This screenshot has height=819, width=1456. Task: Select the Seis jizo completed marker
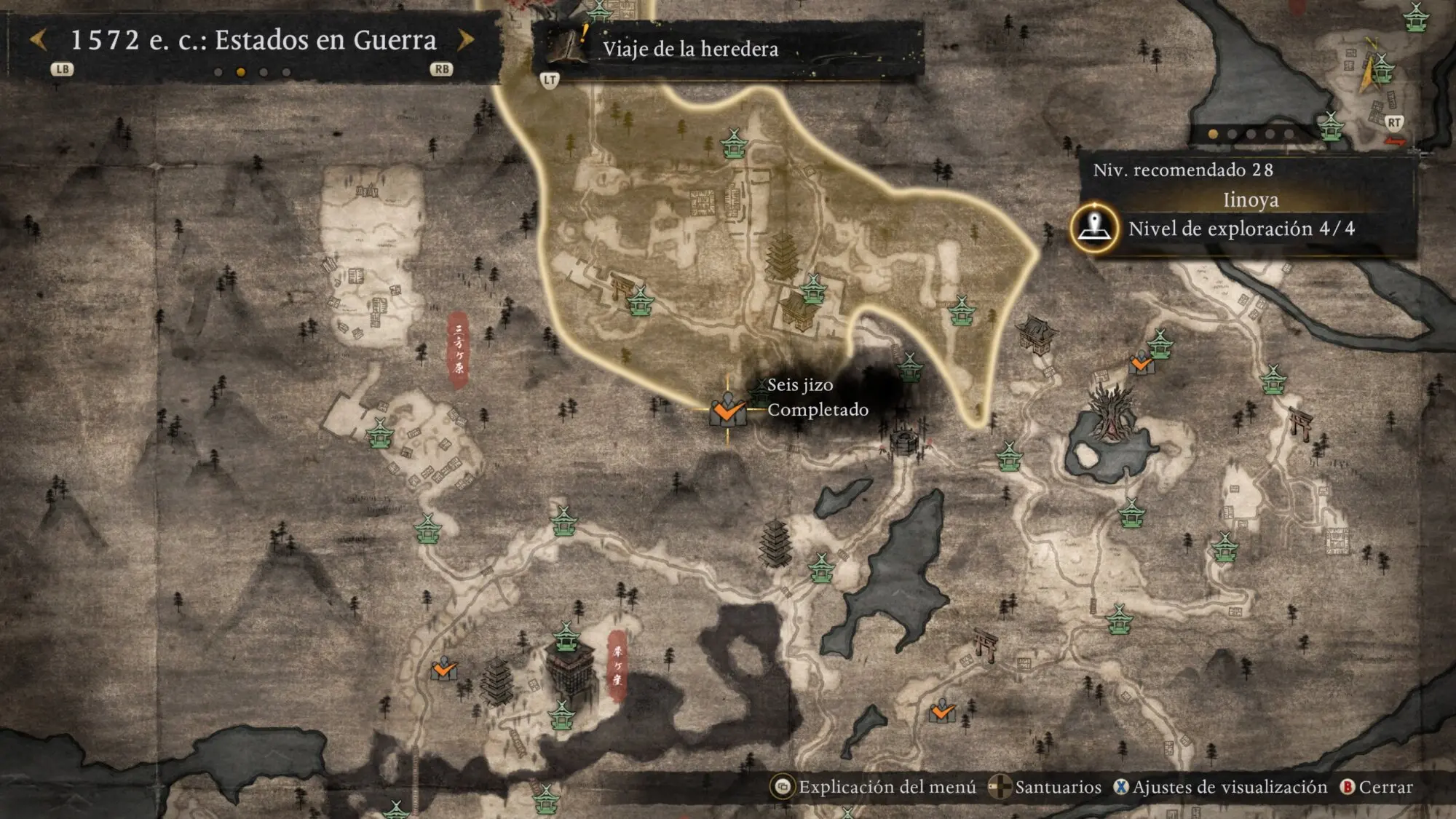pos(727,411)
